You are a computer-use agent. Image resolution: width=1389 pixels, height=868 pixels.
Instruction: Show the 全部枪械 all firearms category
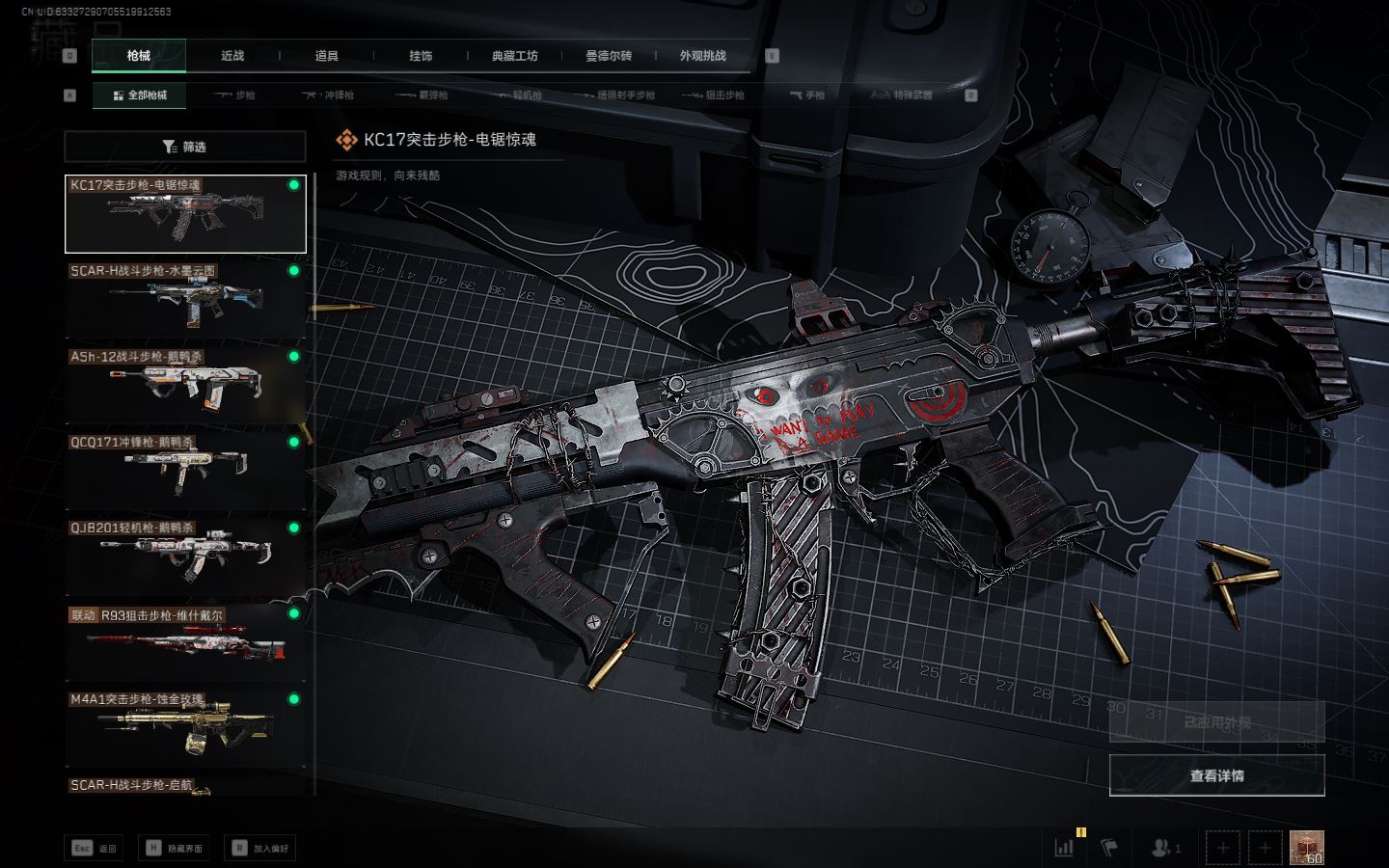click(x=139, y=95)
